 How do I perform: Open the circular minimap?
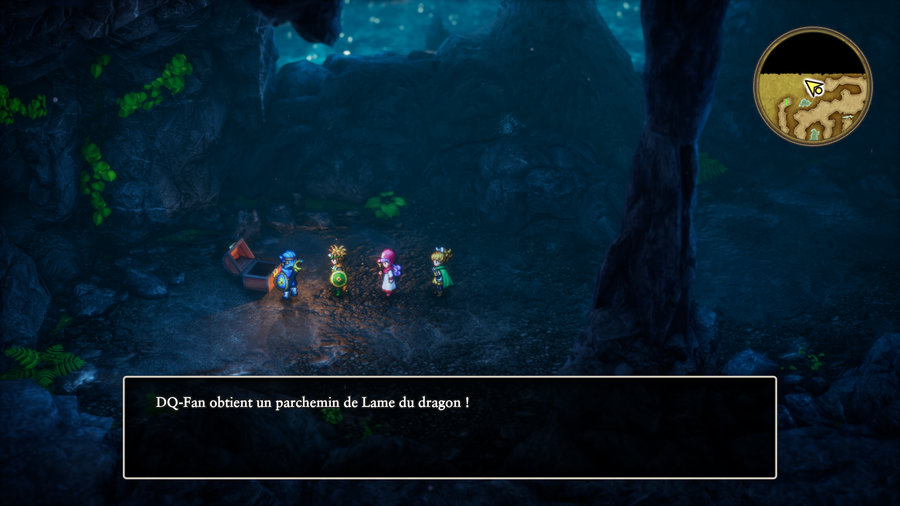coord(812,86)
